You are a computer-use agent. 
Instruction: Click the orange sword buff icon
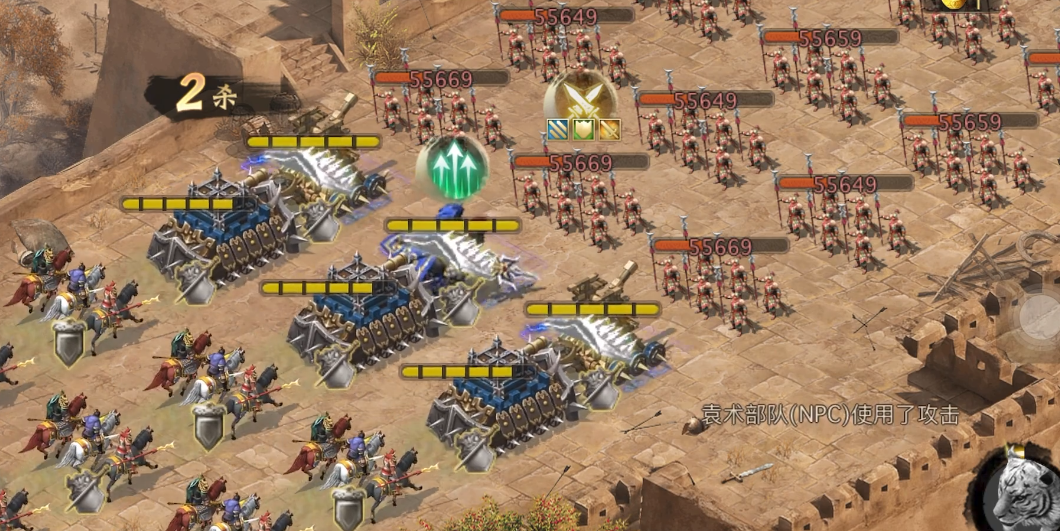click(x=608, y=129)
